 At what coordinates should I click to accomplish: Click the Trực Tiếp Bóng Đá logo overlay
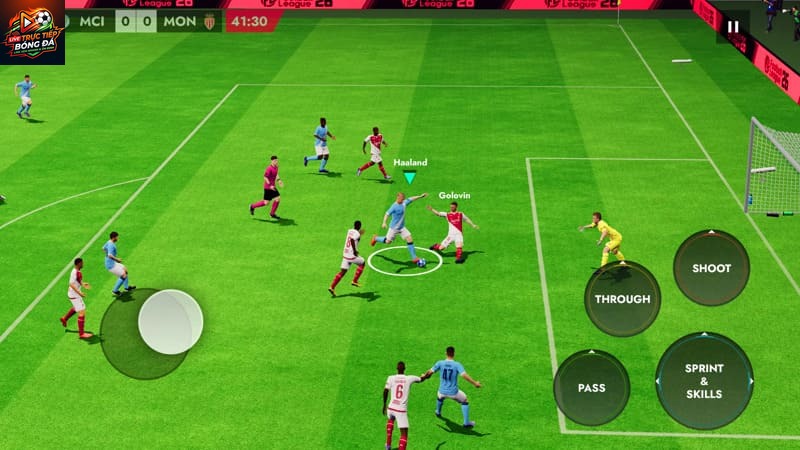[x=32, y=32]
